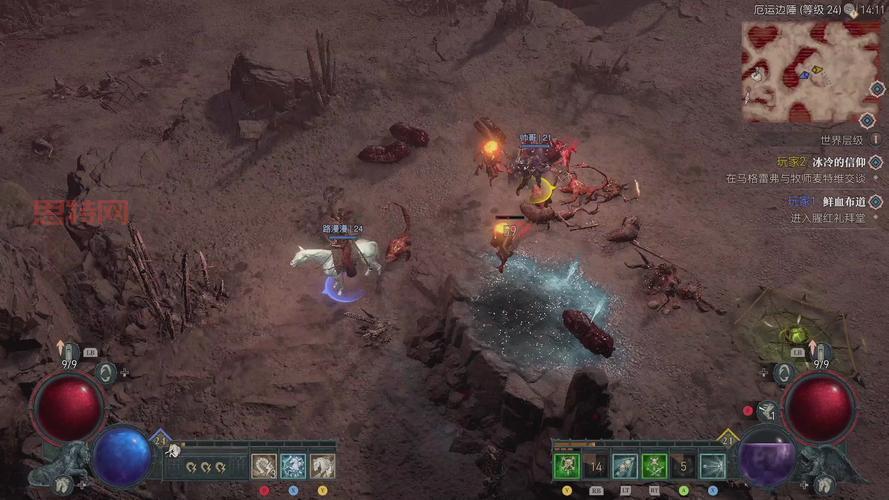Activate right player's first green skull skill
The width and height of the screenshot is (889, 500).
coord(567,466)
